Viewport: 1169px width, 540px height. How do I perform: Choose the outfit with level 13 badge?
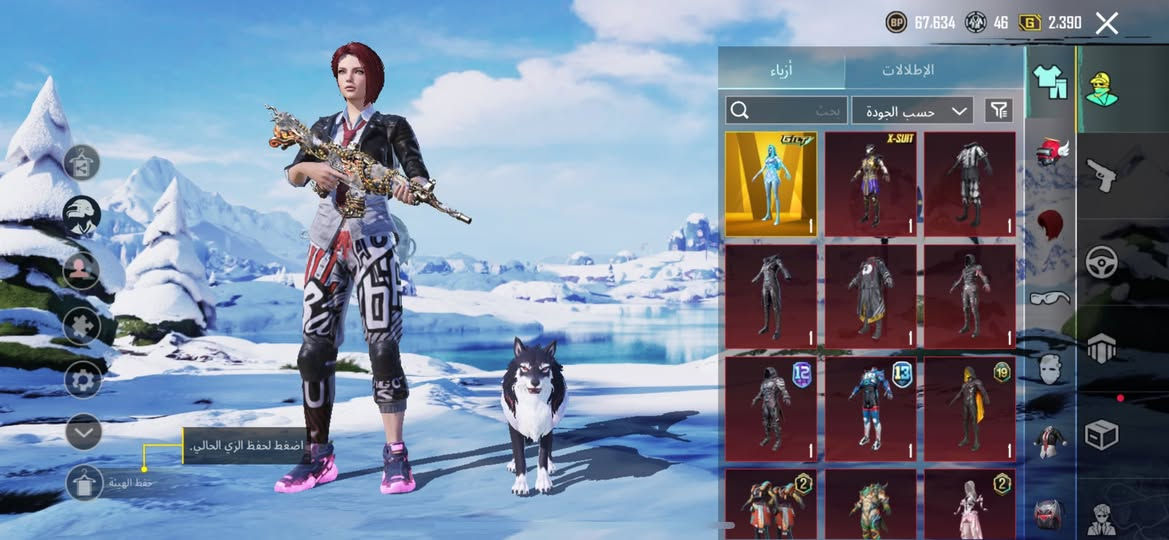click(870, 409)
